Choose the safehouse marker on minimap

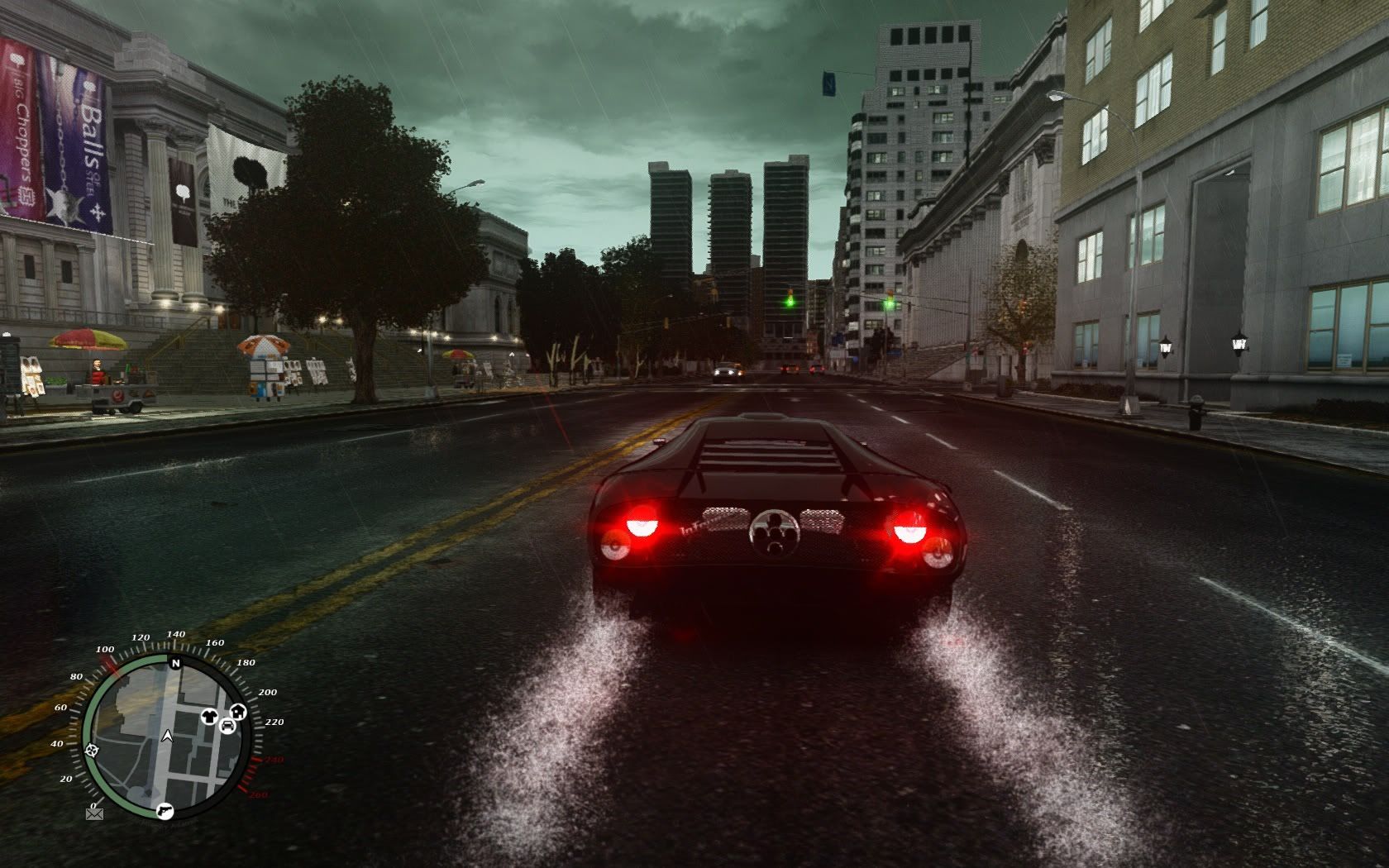coord(238,711)
